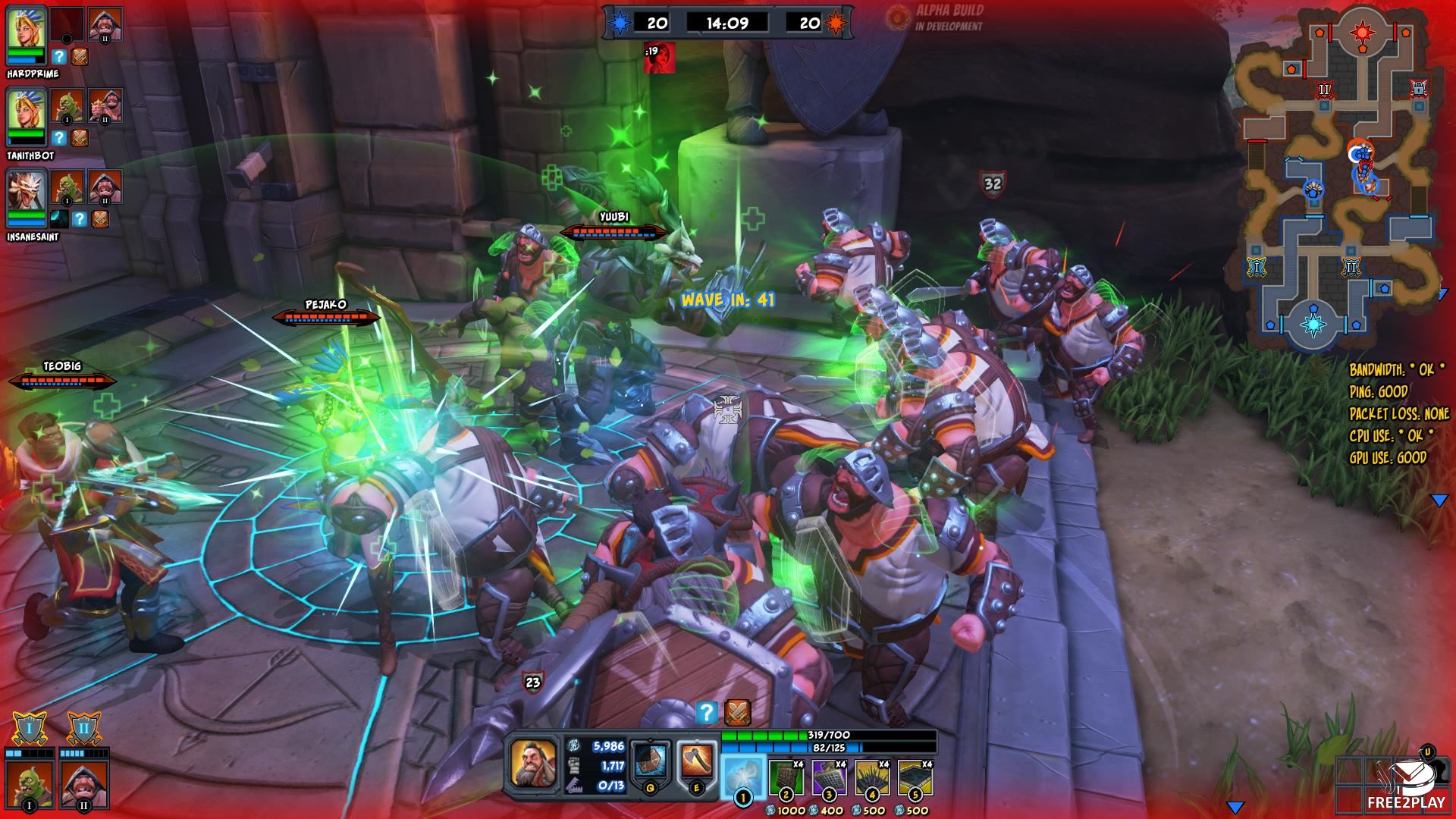Select HardPrime's elf portrait in the team list
The image size is (1456, 819).
coord(26,32)
